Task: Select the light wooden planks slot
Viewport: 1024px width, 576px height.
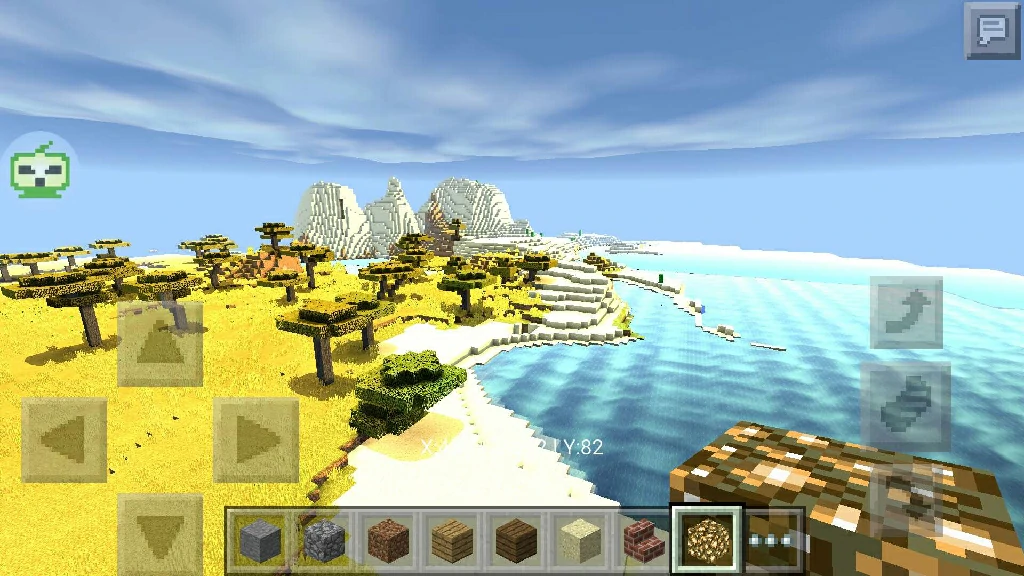Action: (x=451, y=541)
